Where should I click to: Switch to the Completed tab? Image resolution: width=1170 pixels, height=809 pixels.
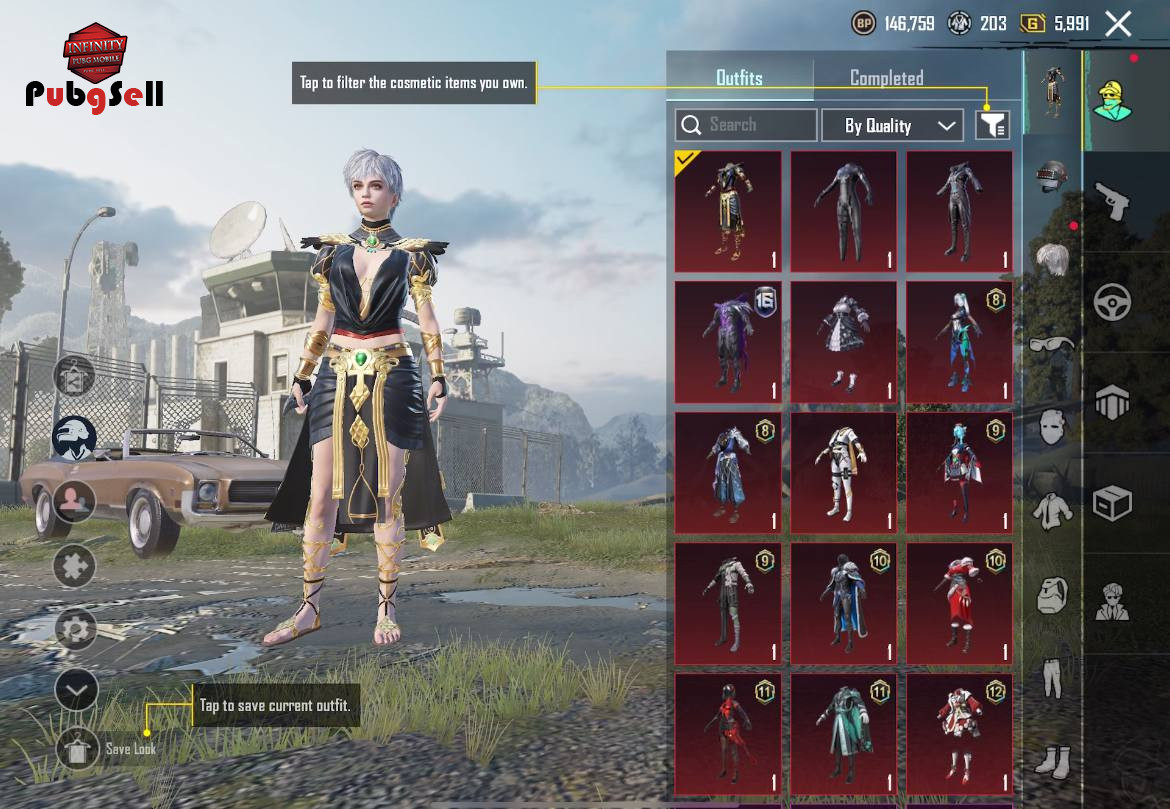[x=886, y=78]
